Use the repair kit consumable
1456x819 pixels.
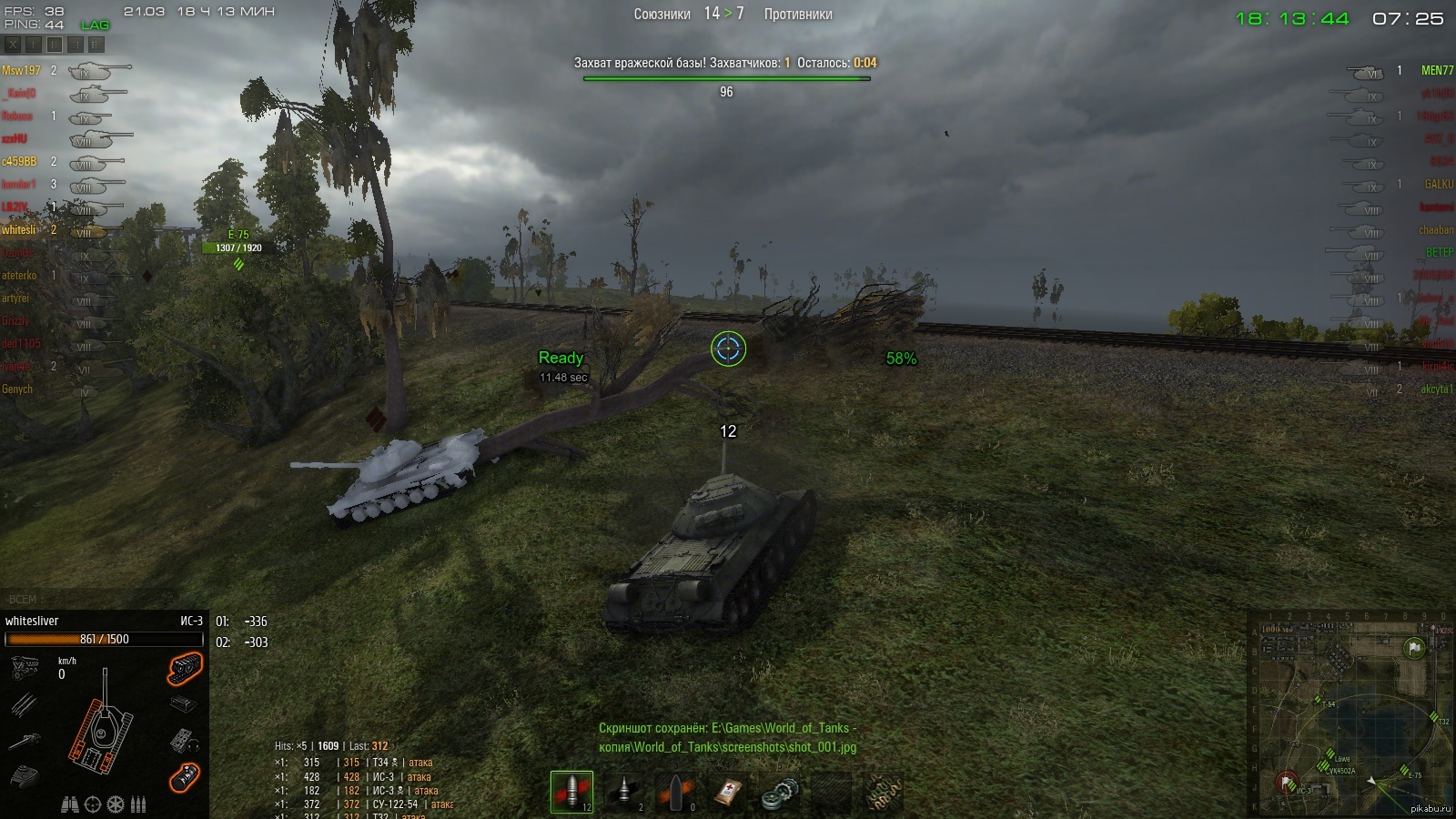pyautogui.click(x=780, y=792)
